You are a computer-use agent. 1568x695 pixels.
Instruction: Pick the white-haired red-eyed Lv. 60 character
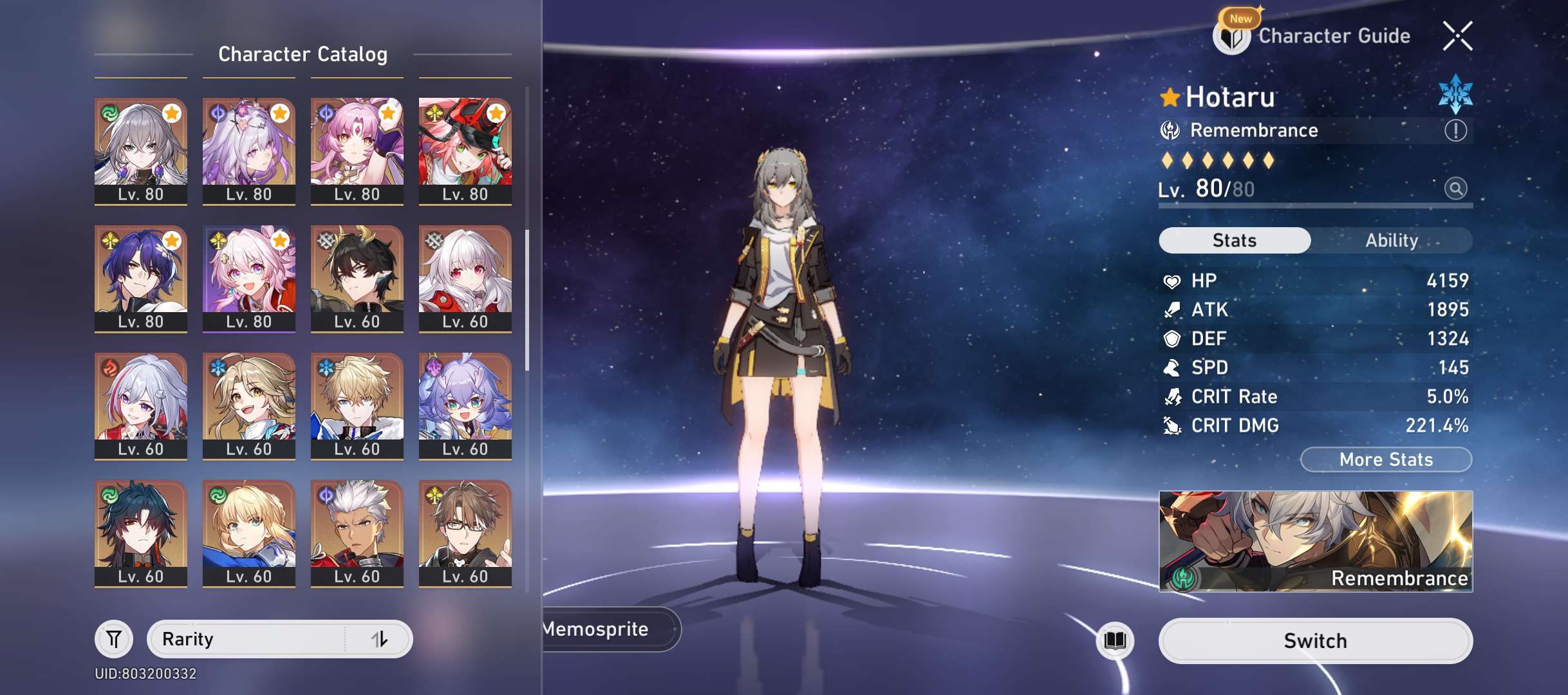tap(465, 277)
